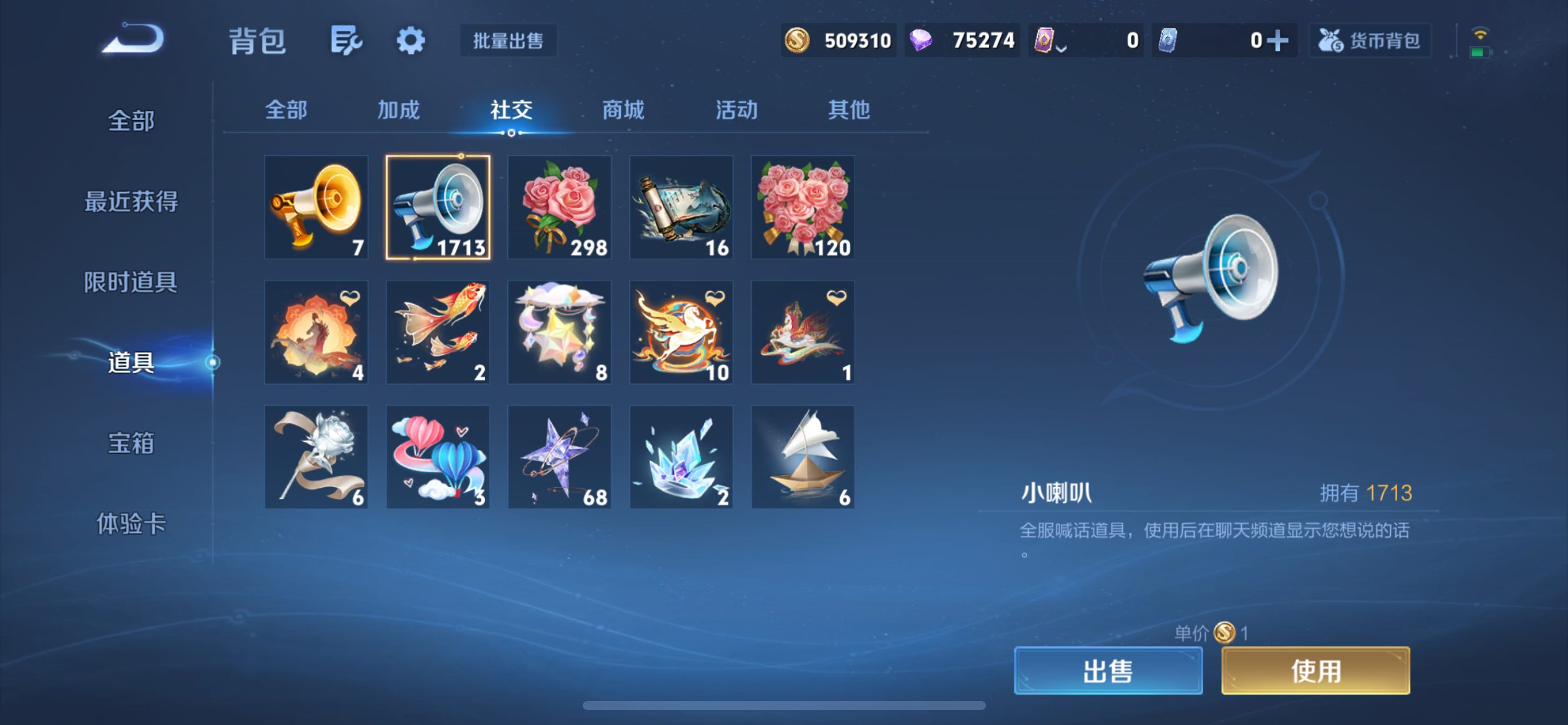The image size is (1568, 725).
Task: Click the 批量出售 button
Action: [507, 40]
